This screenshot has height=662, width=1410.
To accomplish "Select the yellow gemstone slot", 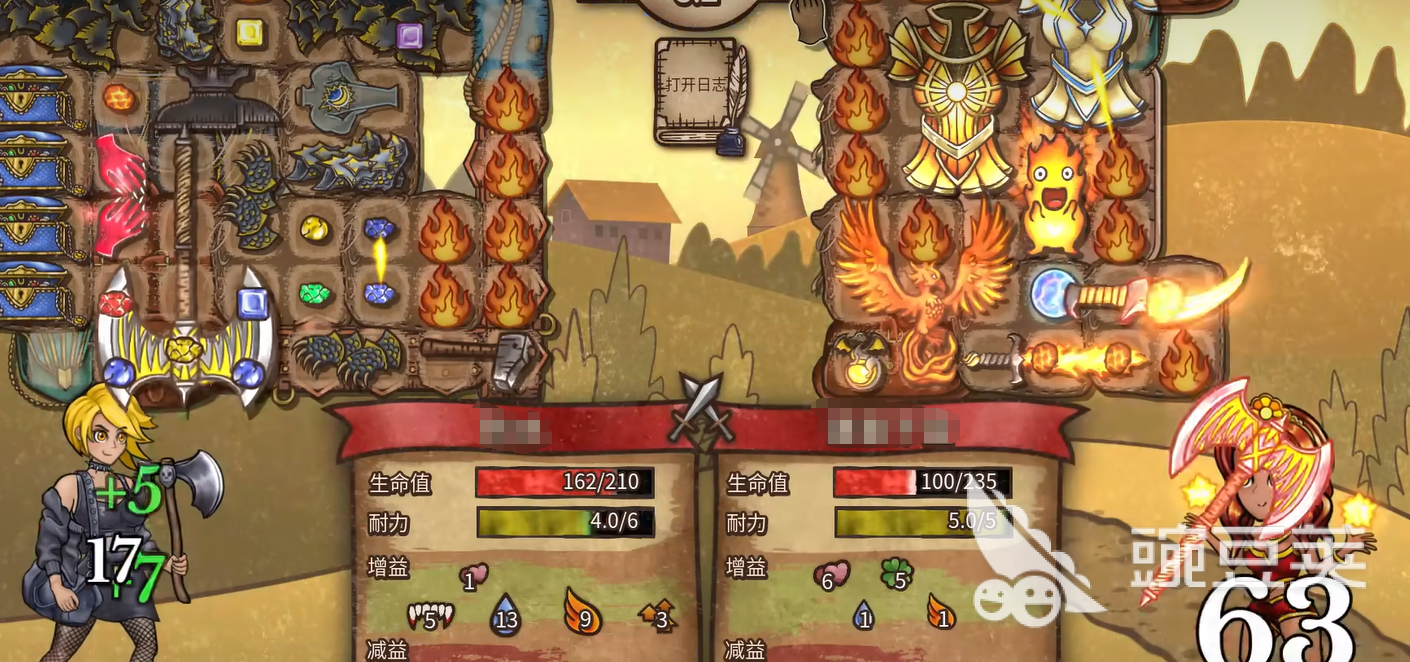I will coord(316,229).
